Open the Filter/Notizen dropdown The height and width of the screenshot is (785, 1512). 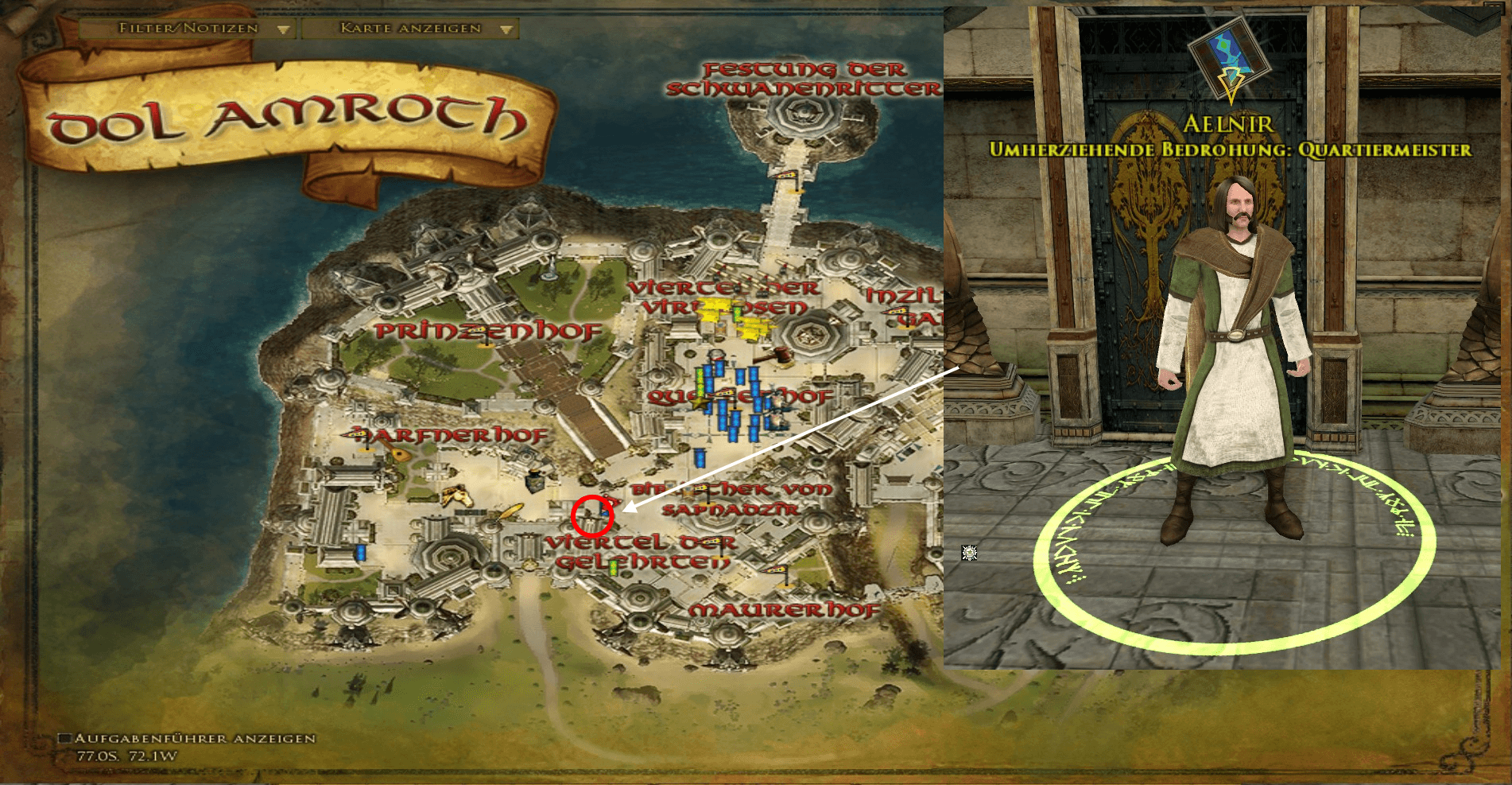187,28
